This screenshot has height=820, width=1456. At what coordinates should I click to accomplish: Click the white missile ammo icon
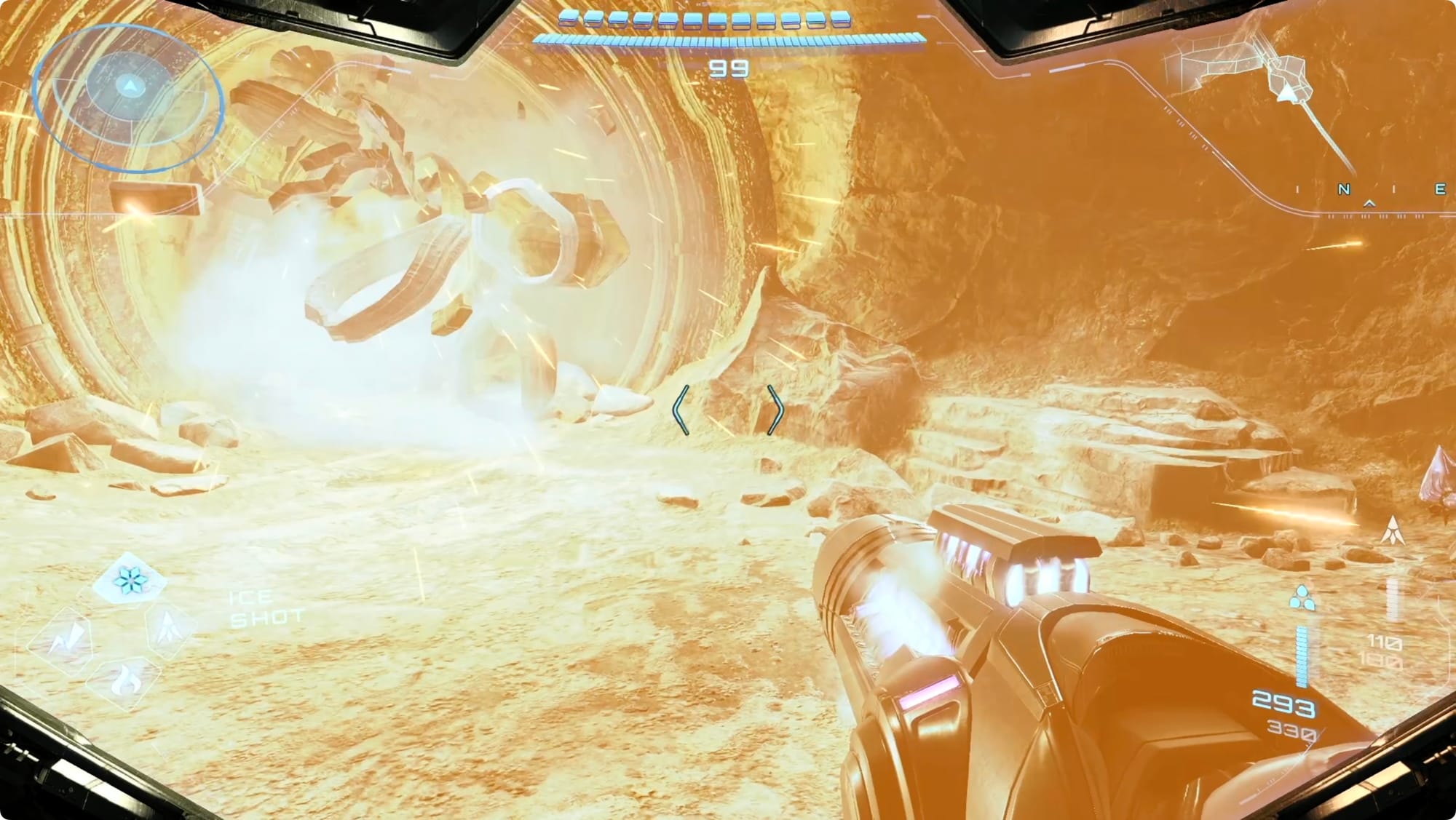pos(1393,530)
